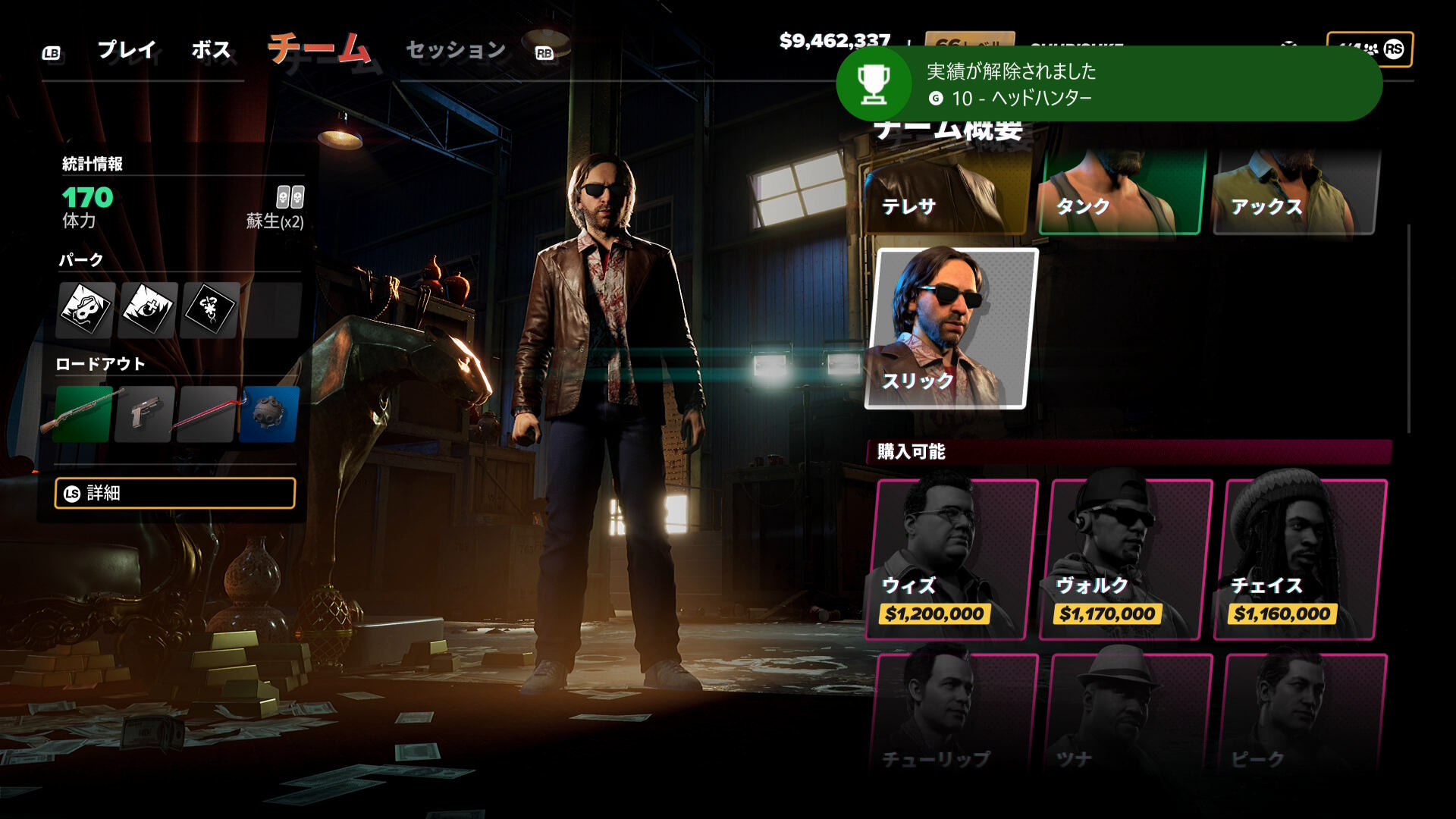The height and width of the screenshot is (819, 1456).
Task: Open the 詳細 details button
Action: [175, 493]
